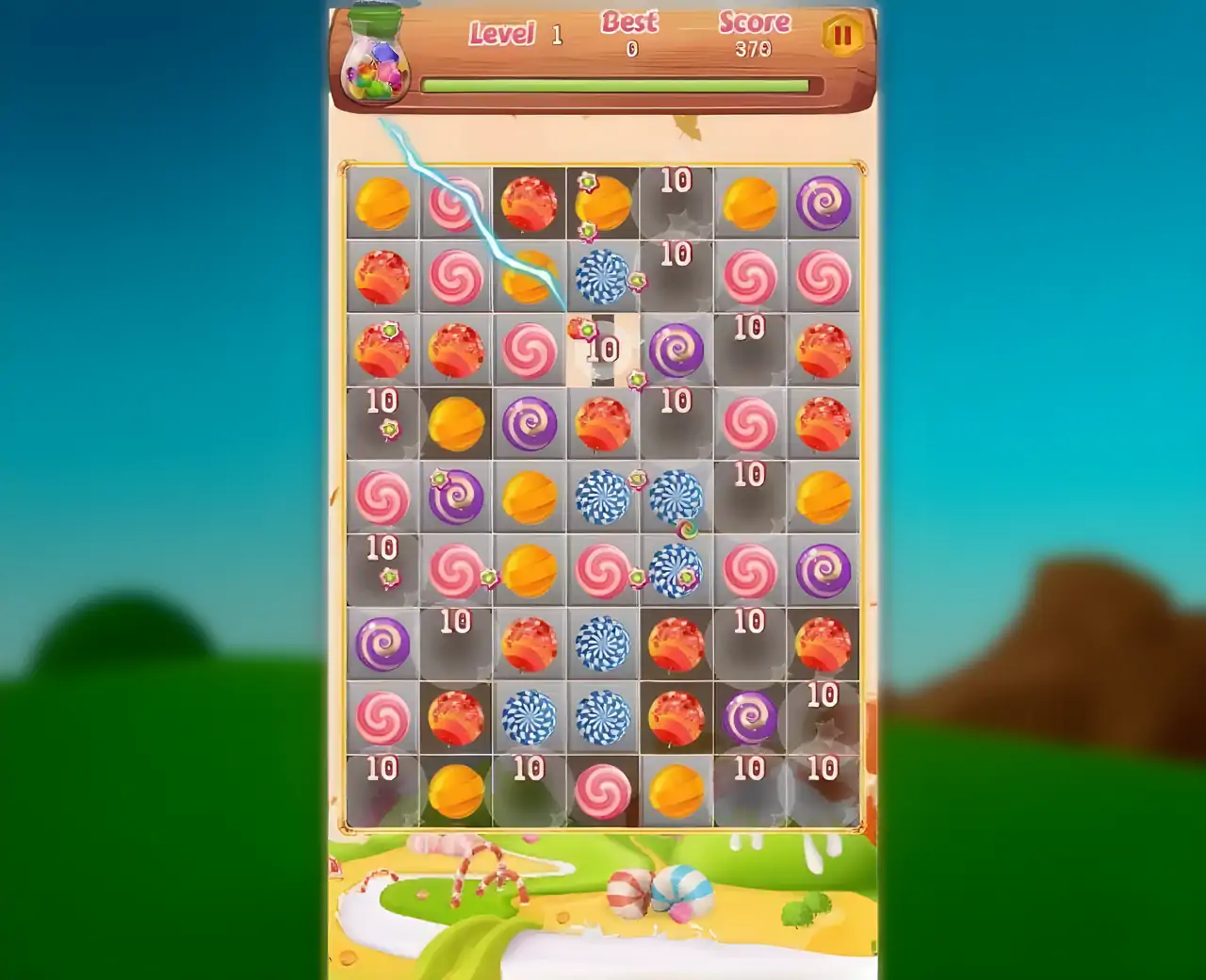Click the yellow candy in the fourth row
This screenshot has width=1206, height=980.
457,422
